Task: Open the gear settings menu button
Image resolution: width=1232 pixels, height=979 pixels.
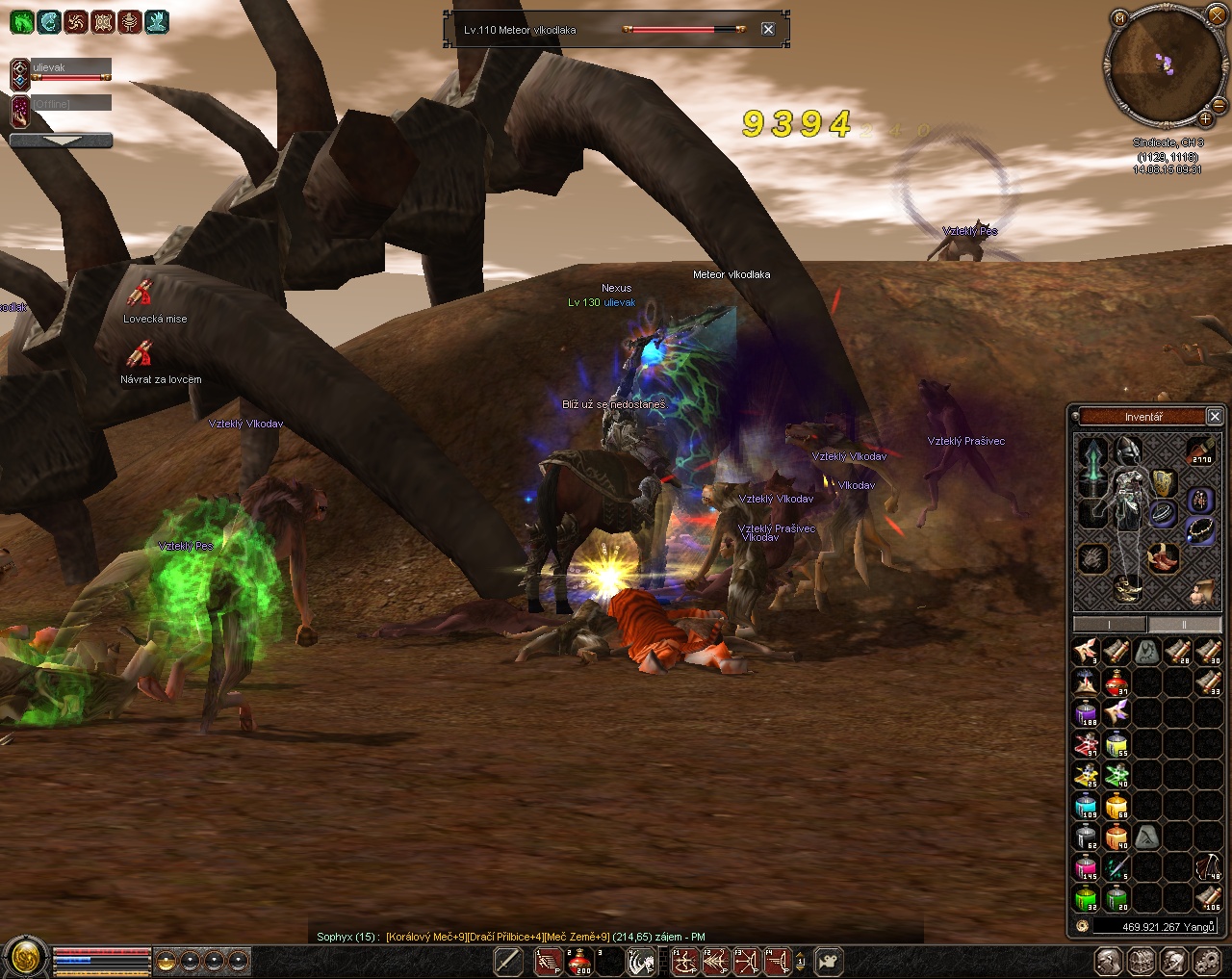Action: (1206, 961)
